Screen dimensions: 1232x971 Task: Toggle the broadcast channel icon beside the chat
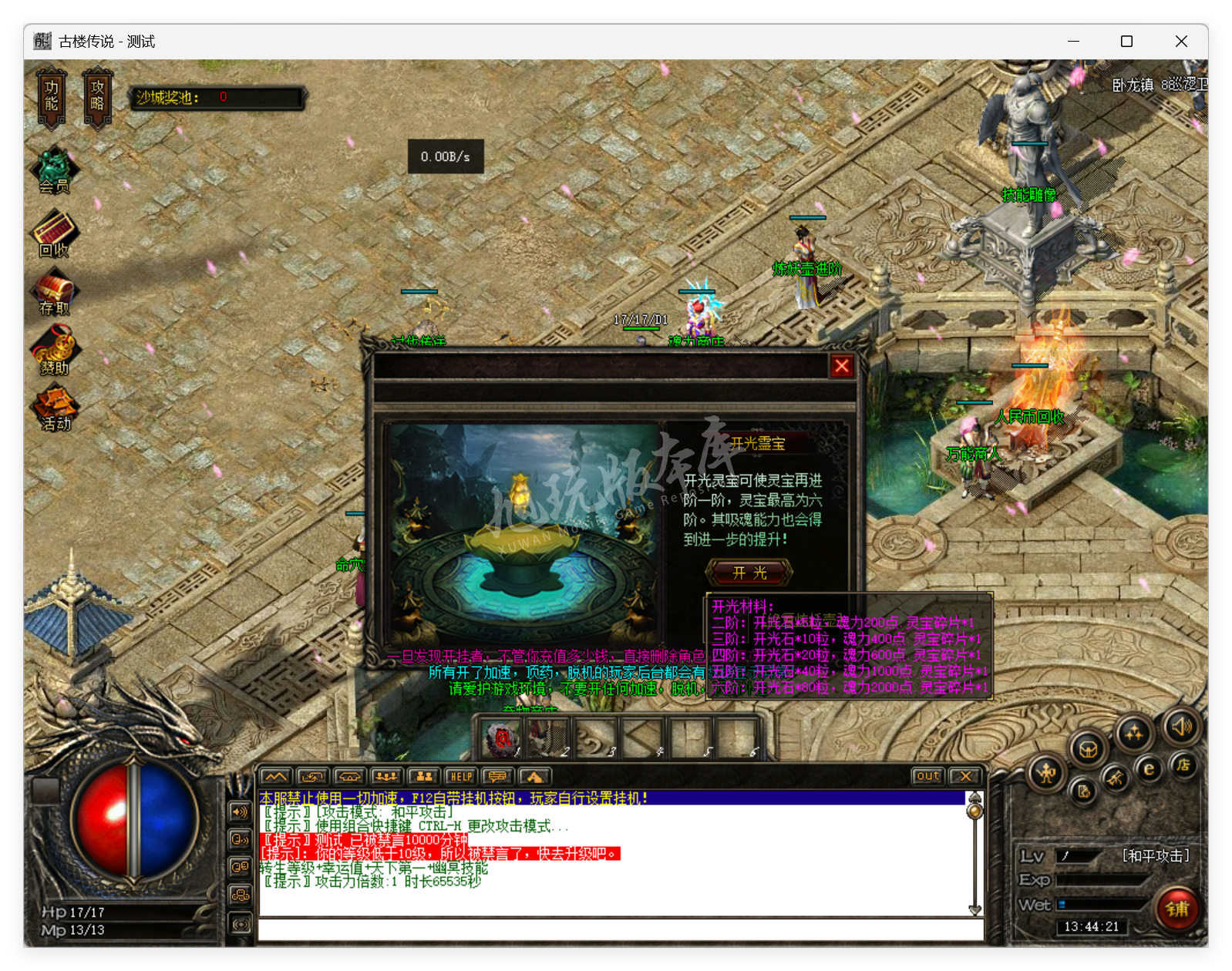[238, 841]
